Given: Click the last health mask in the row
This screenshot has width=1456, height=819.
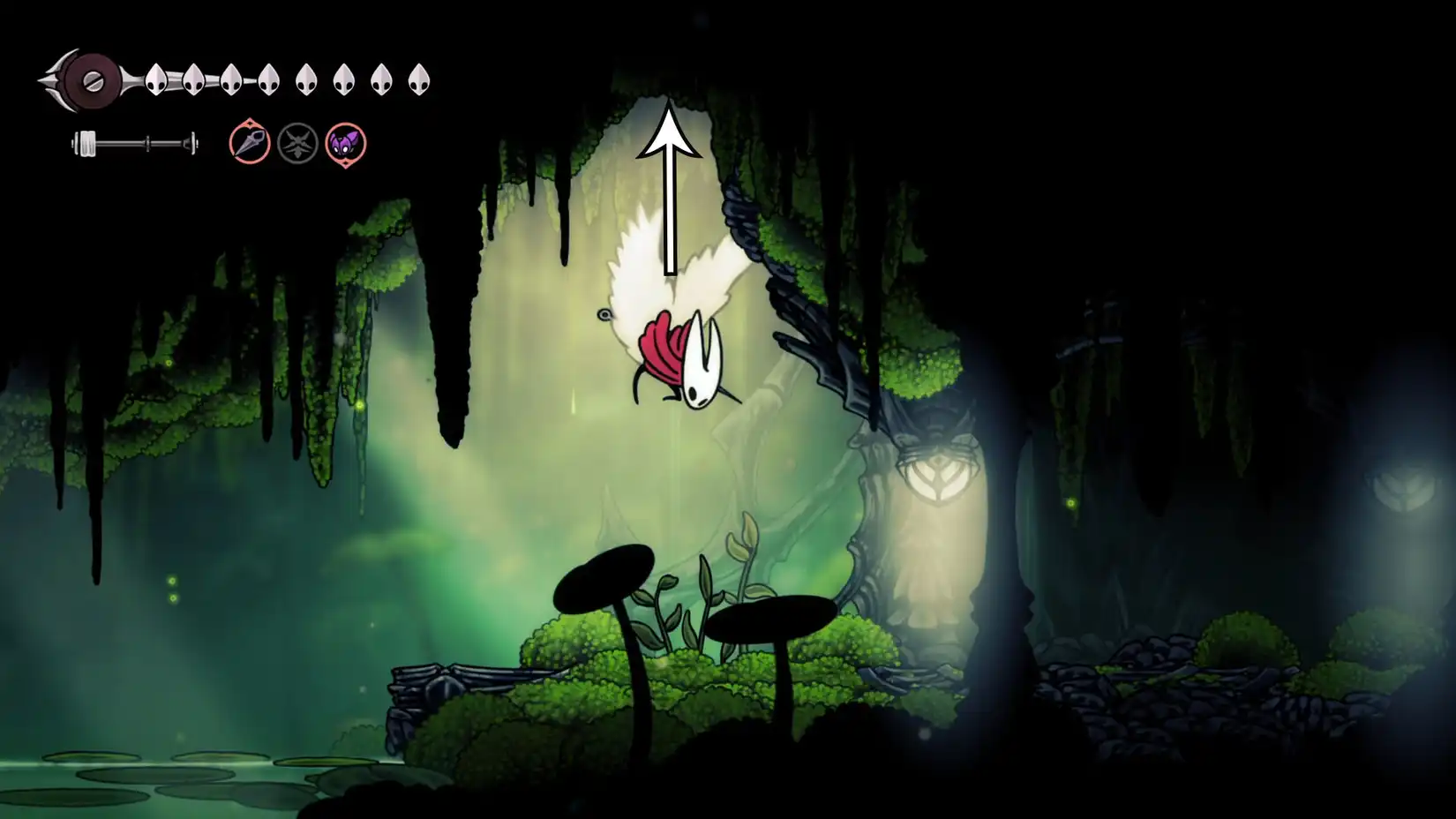Looking at the screenshot, I should click(420, 78).
